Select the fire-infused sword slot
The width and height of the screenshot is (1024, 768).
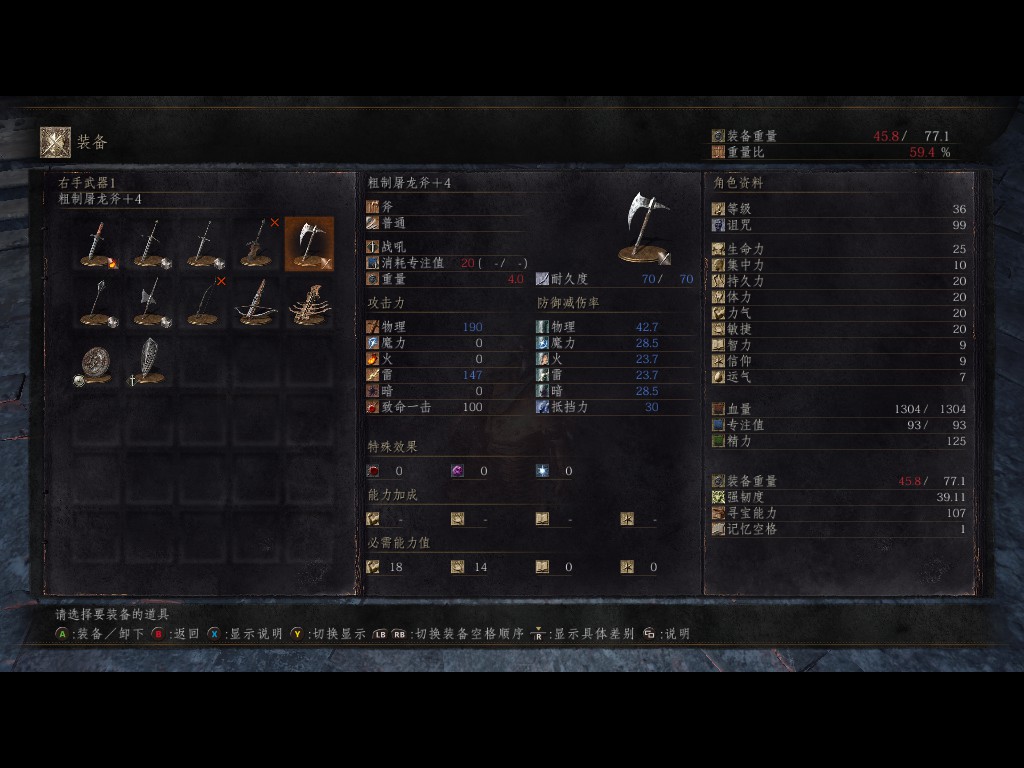pos(100,244)
